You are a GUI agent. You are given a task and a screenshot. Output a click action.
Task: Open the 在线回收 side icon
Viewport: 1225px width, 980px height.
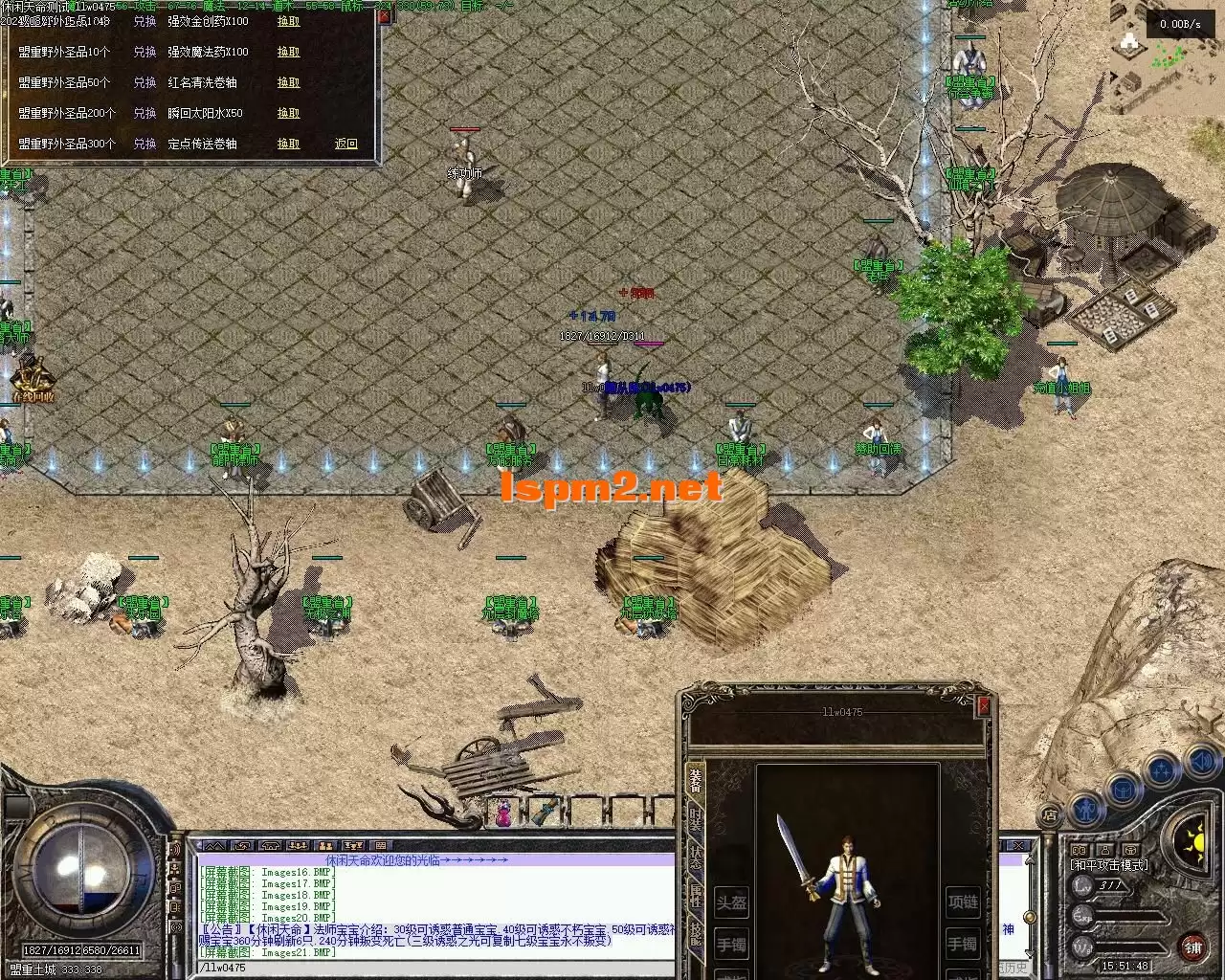point(32,380)
